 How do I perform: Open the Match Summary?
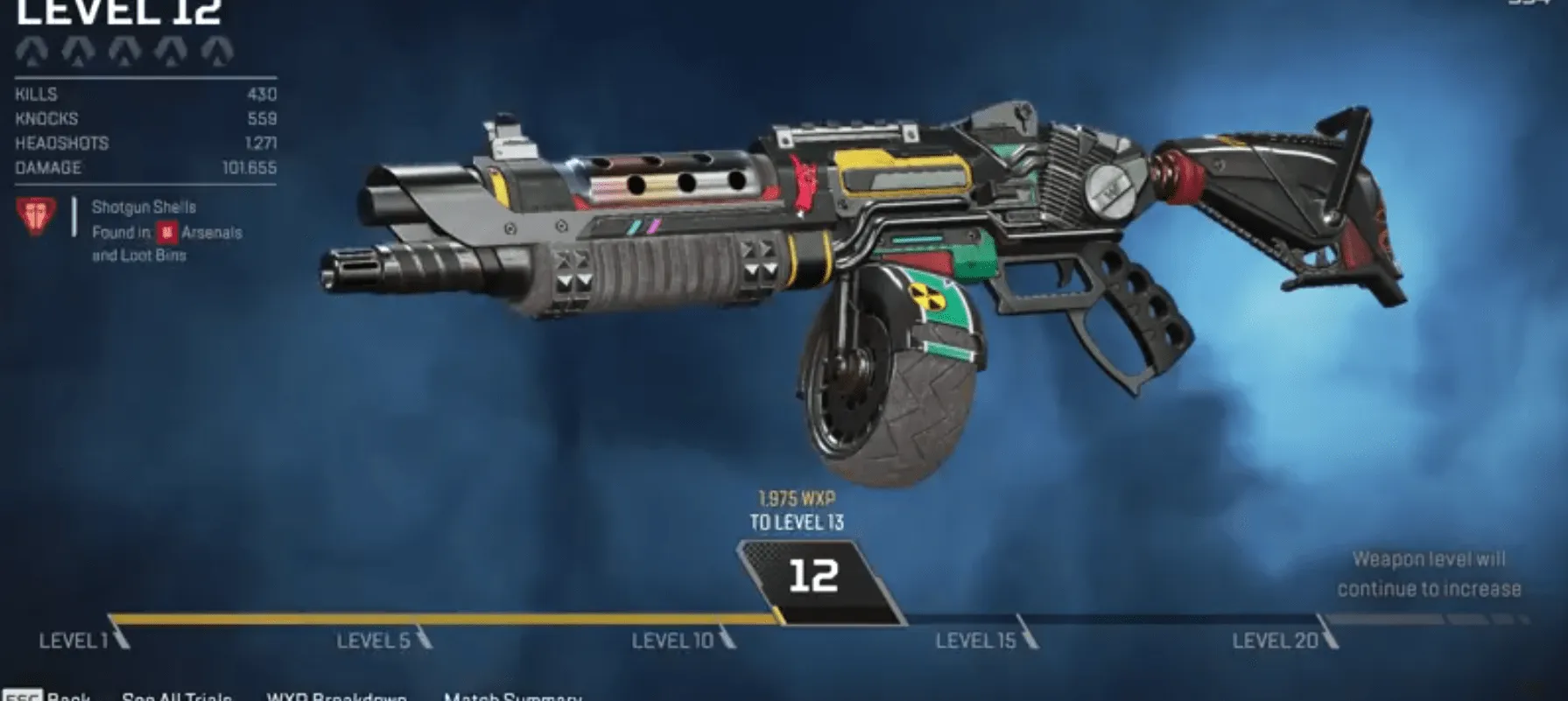click(x=512, y=696)
